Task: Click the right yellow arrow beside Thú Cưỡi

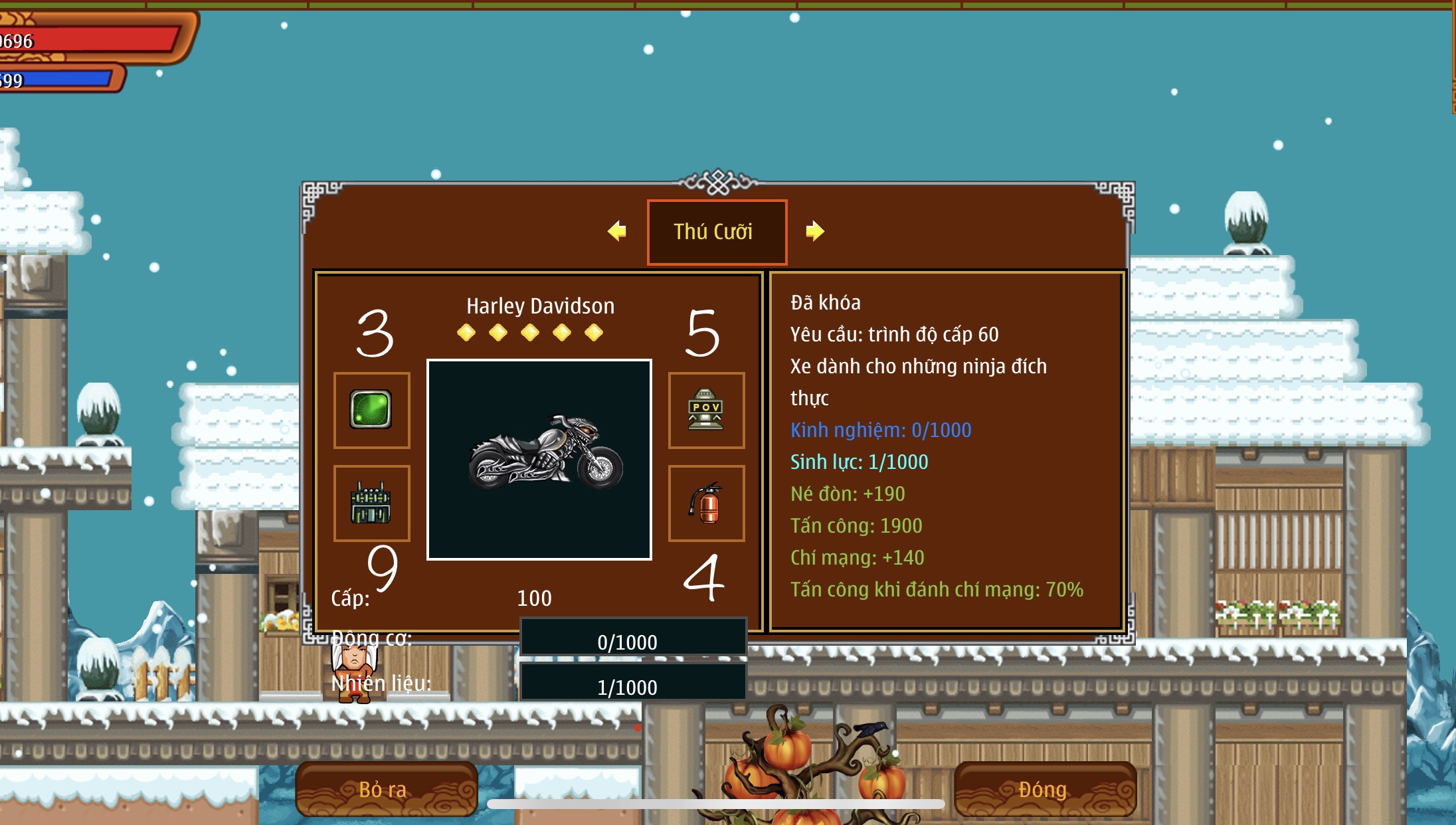Action: click(x=814, y=231)
